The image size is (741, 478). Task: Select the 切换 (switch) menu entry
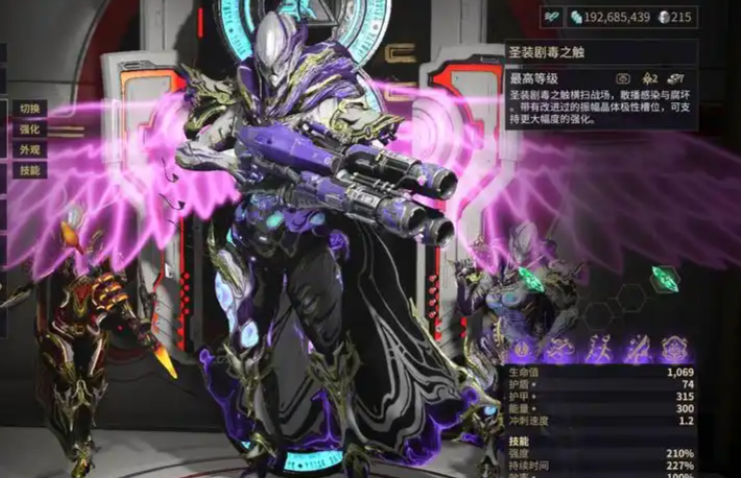(x=29, y=108)
